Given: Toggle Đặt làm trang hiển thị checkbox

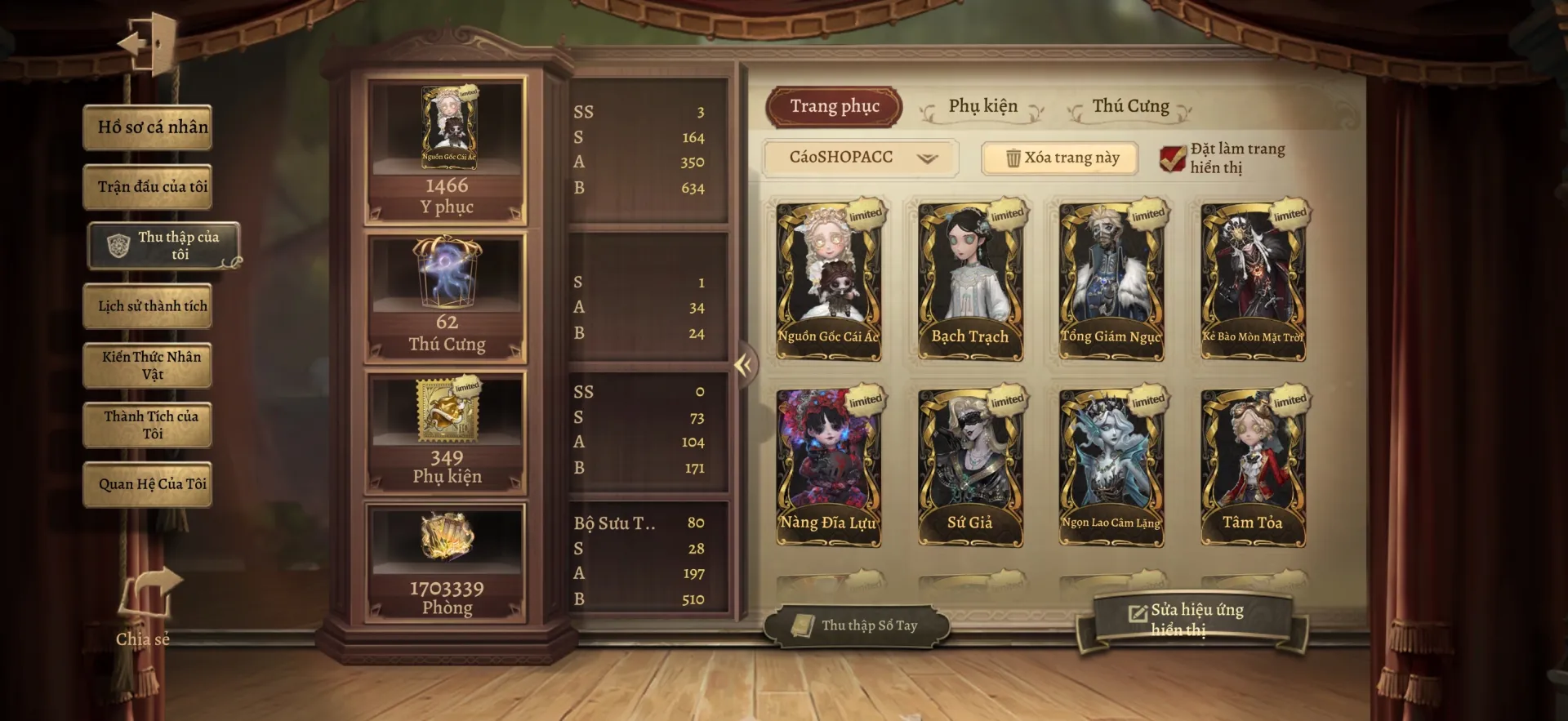Looking at the screenshot, I should coord(1173,158).
